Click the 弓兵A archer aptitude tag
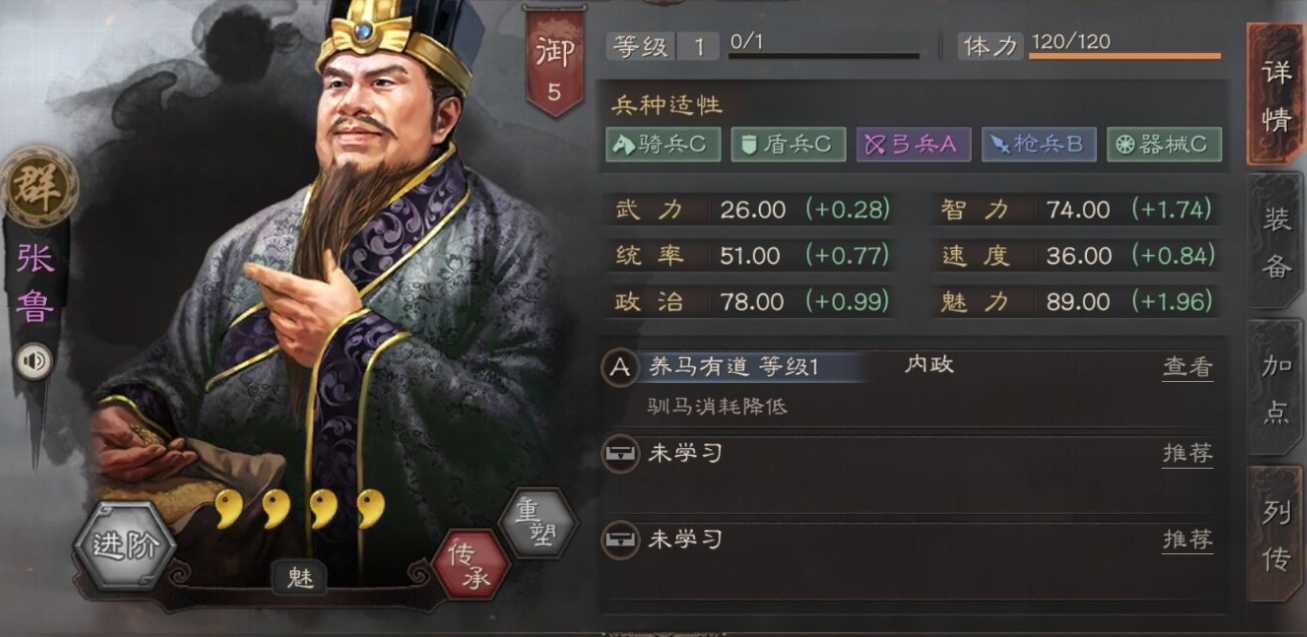 [x=913, y=144]
